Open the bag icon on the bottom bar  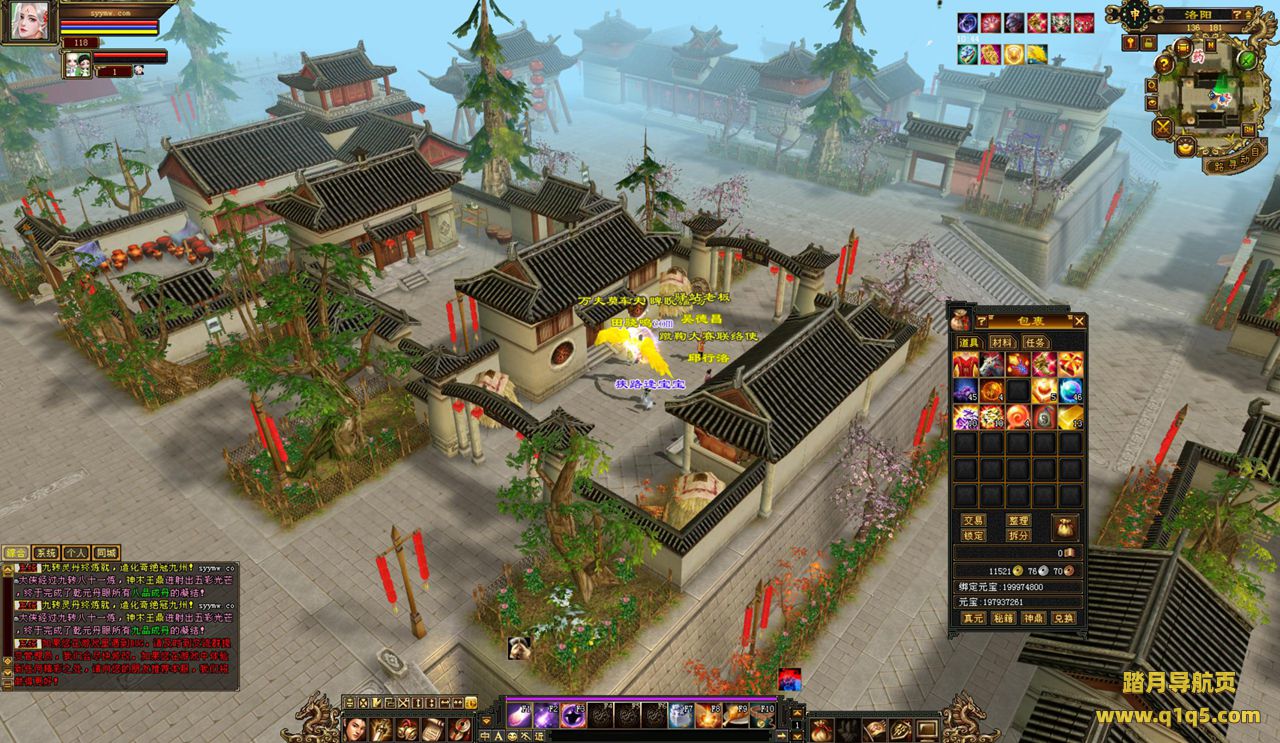tap(820, 729)
